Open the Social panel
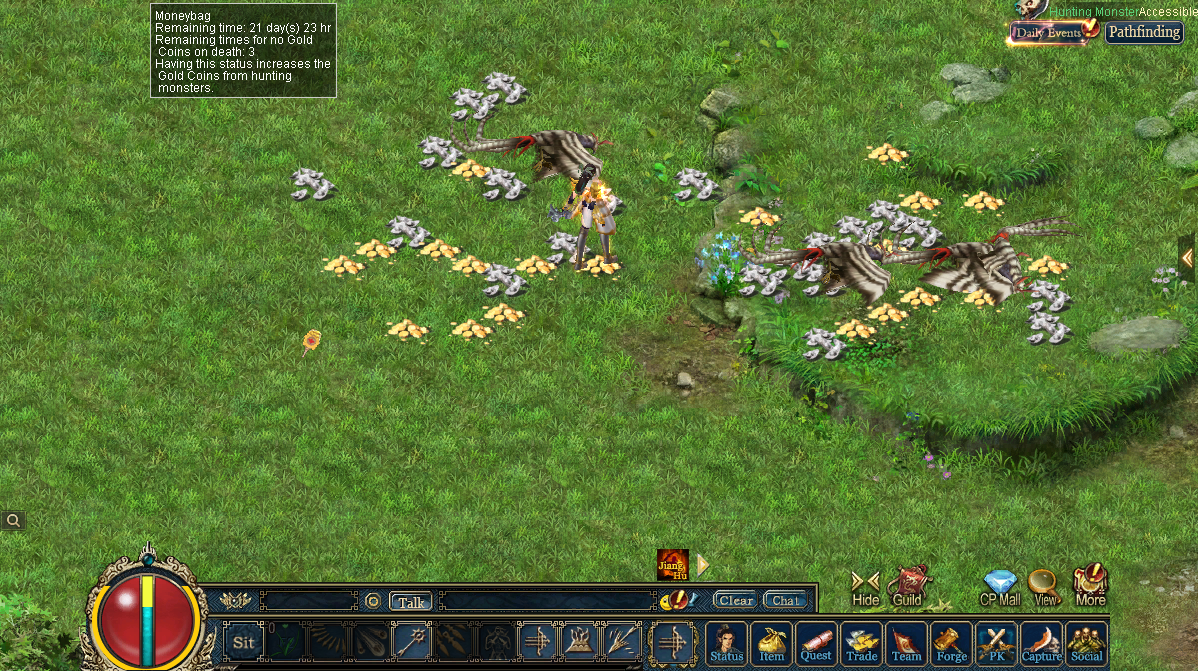The height and width of the screenshot is (671, 1198). tap(1086, 643)
